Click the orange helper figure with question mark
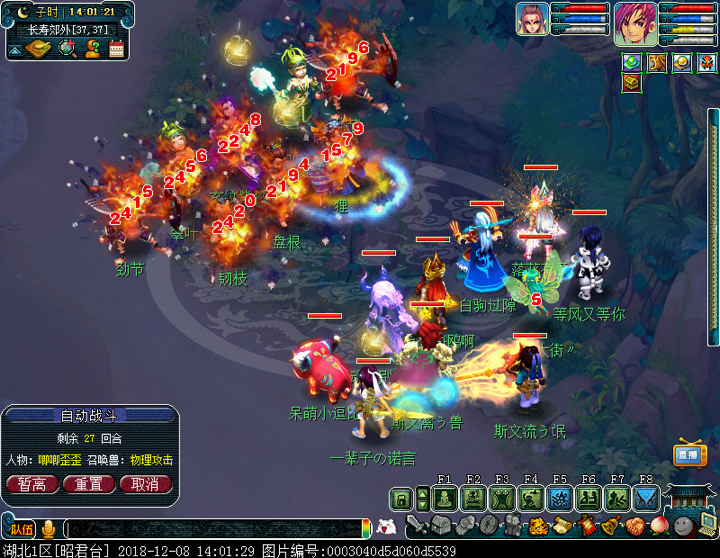 tap(91, 48)
